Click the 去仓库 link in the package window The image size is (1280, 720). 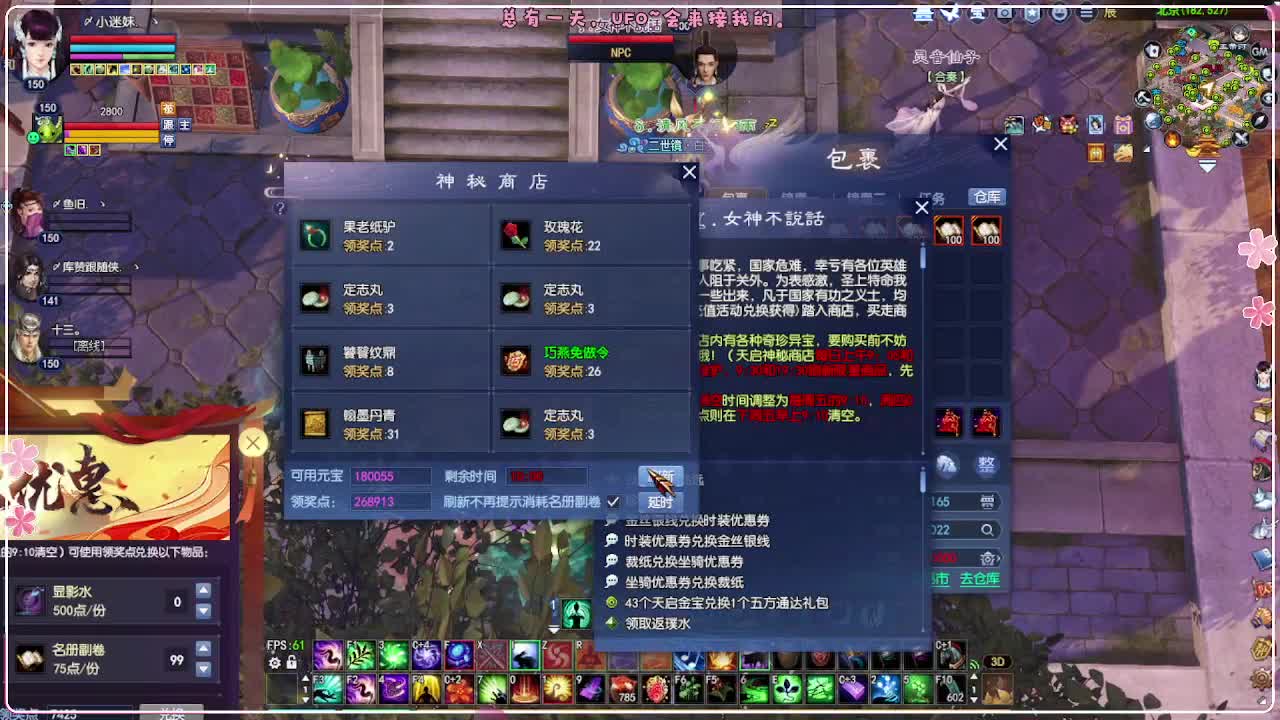[x=980, y=580]
